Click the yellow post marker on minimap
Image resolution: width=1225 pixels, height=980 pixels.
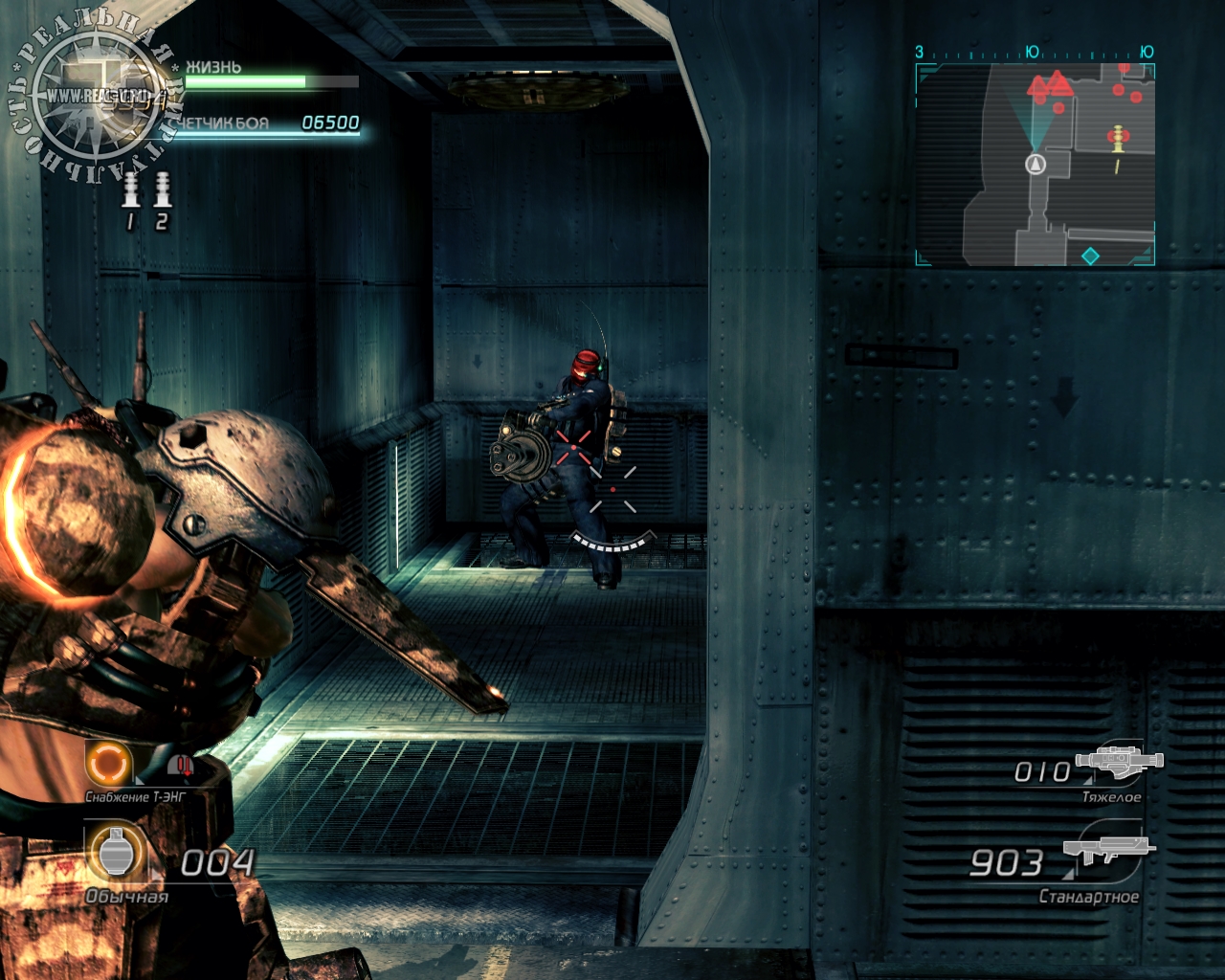1116,139
